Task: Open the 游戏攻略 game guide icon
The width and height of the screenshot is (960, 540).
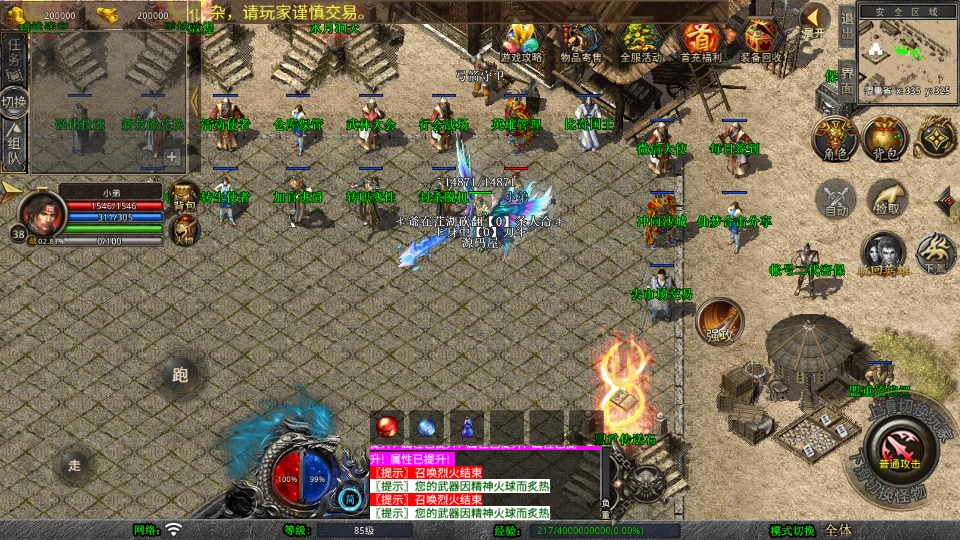Action: click(x=521, y=40)
